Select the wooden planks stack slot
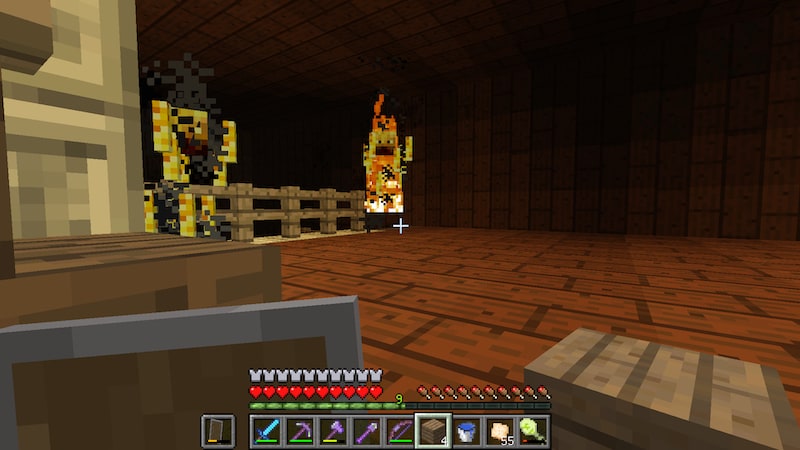 point(433,431)
